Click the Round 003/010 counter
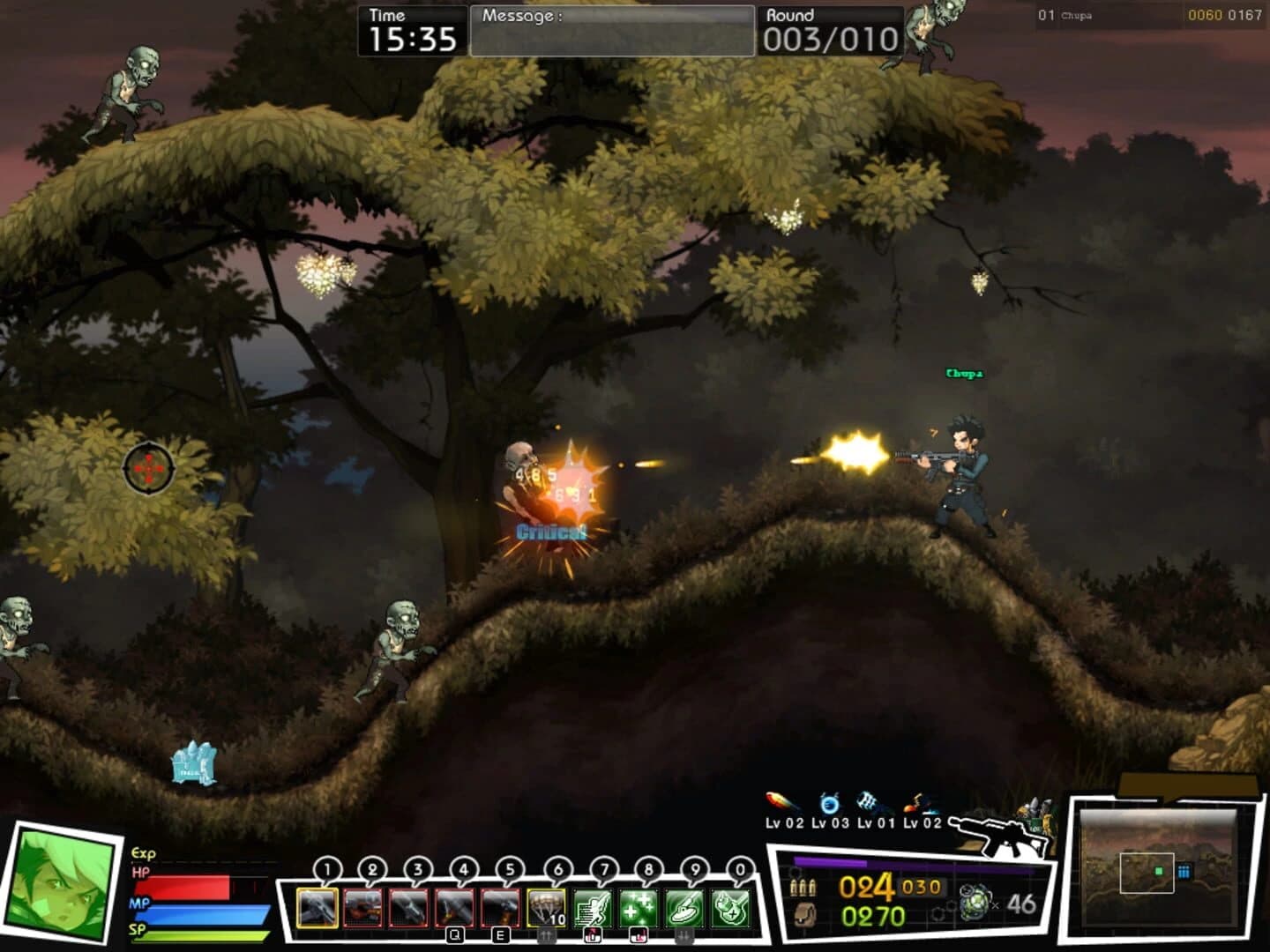1270x952 pixels. click(x=829, y=37)
